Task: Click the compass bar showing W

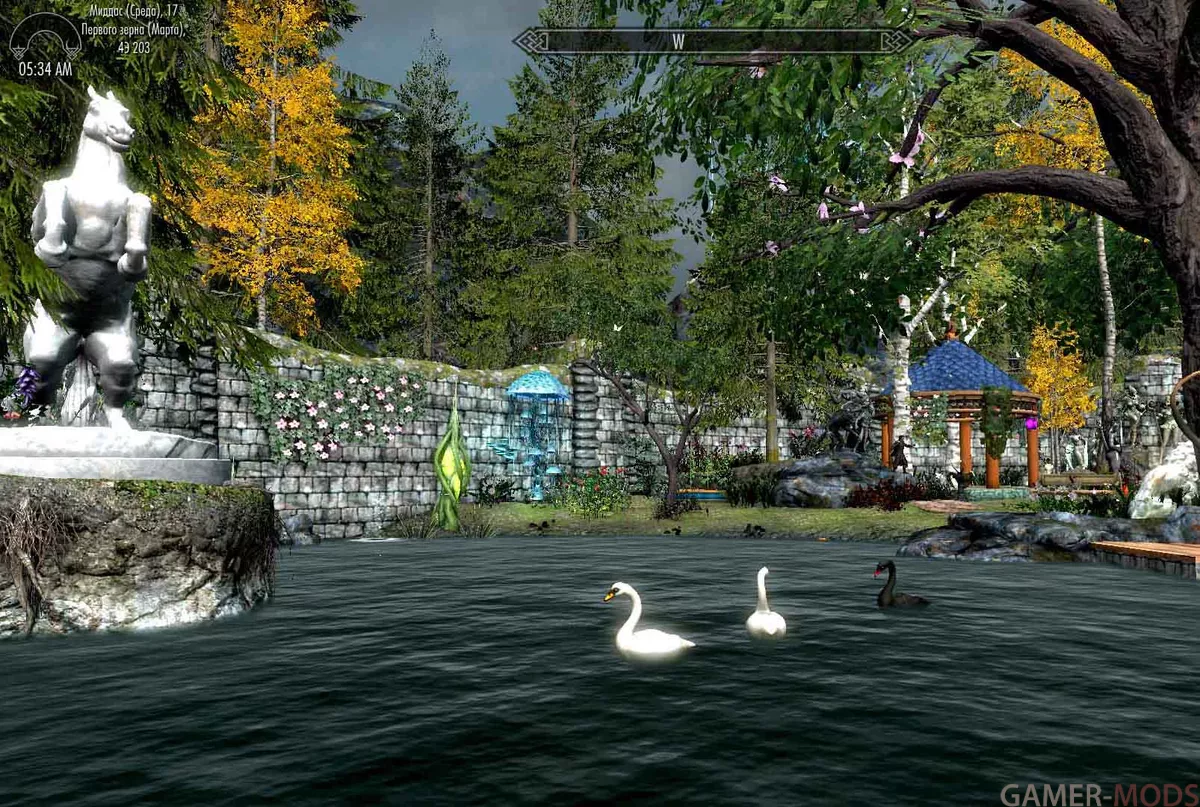Action: click(x=712, y=41)
